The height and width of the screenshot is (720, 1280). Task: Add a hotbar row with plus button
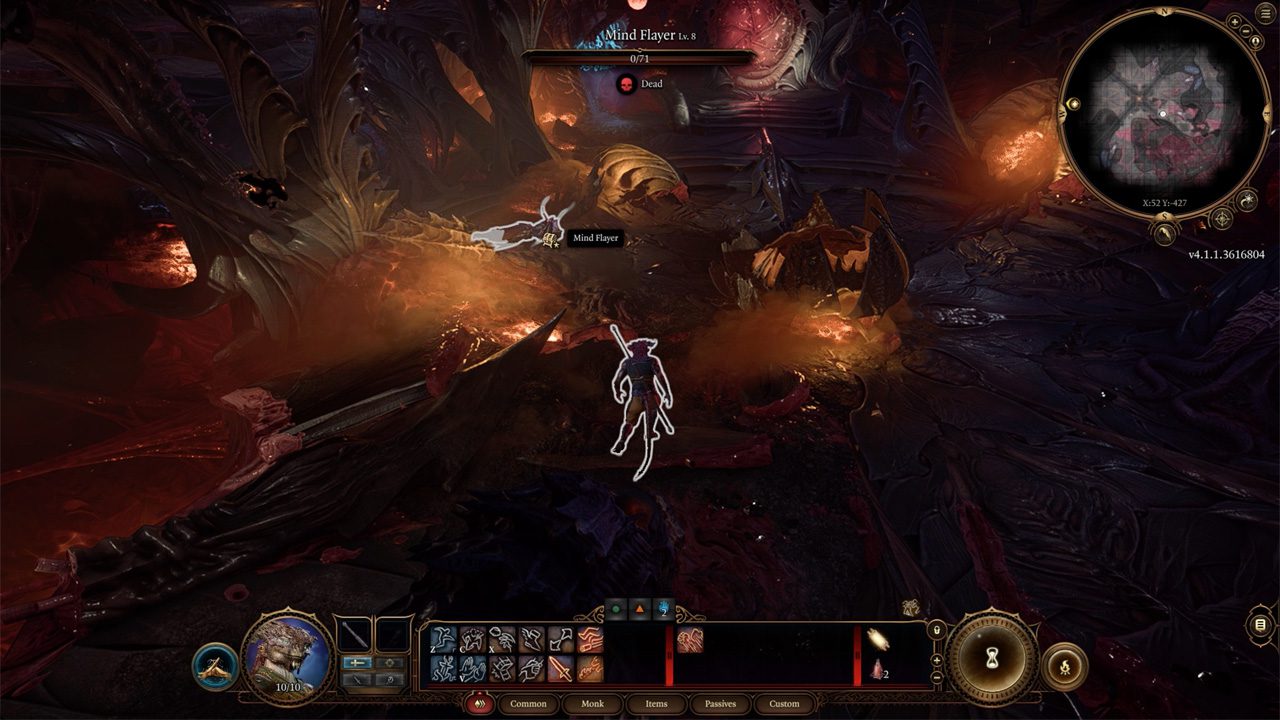[x=936, y=660]
